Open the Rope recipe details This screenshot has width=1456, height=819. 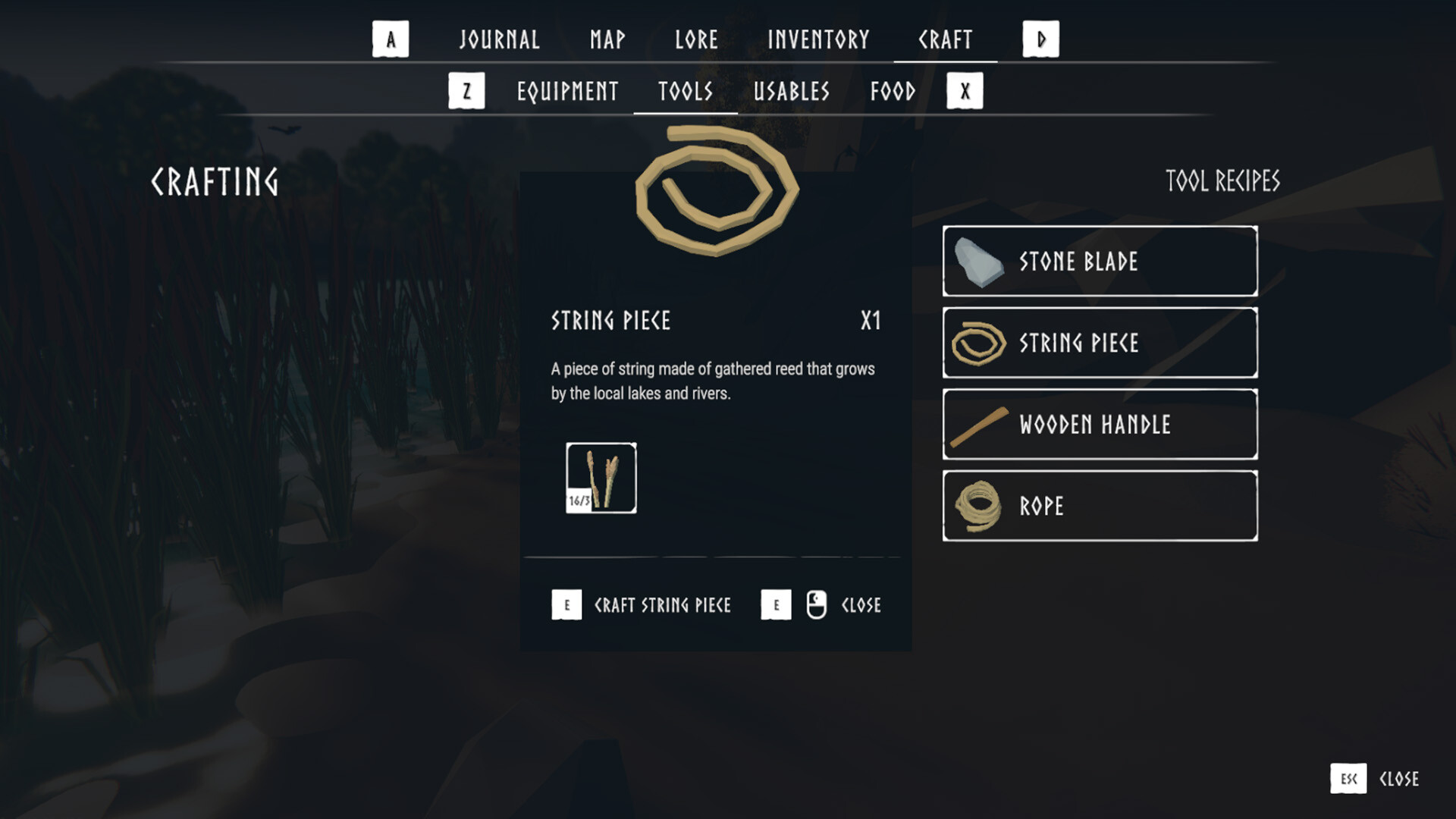[x=1099, y=506]
